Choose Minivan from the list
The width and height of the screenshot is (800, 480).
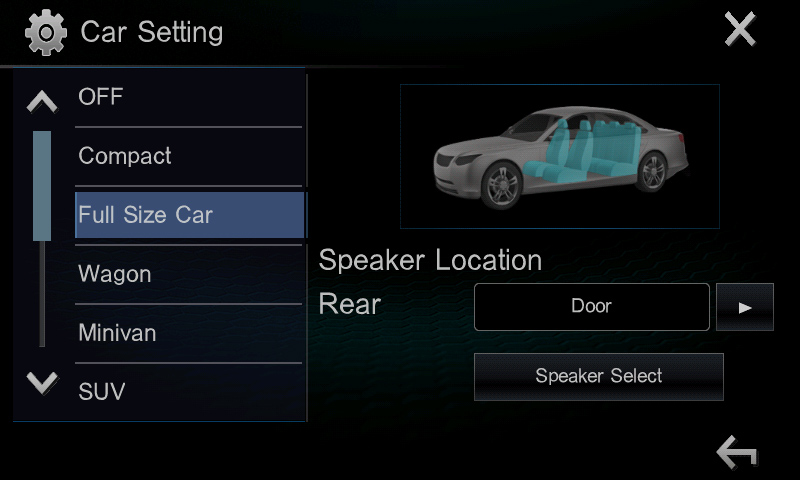click(x=188, y=333)
